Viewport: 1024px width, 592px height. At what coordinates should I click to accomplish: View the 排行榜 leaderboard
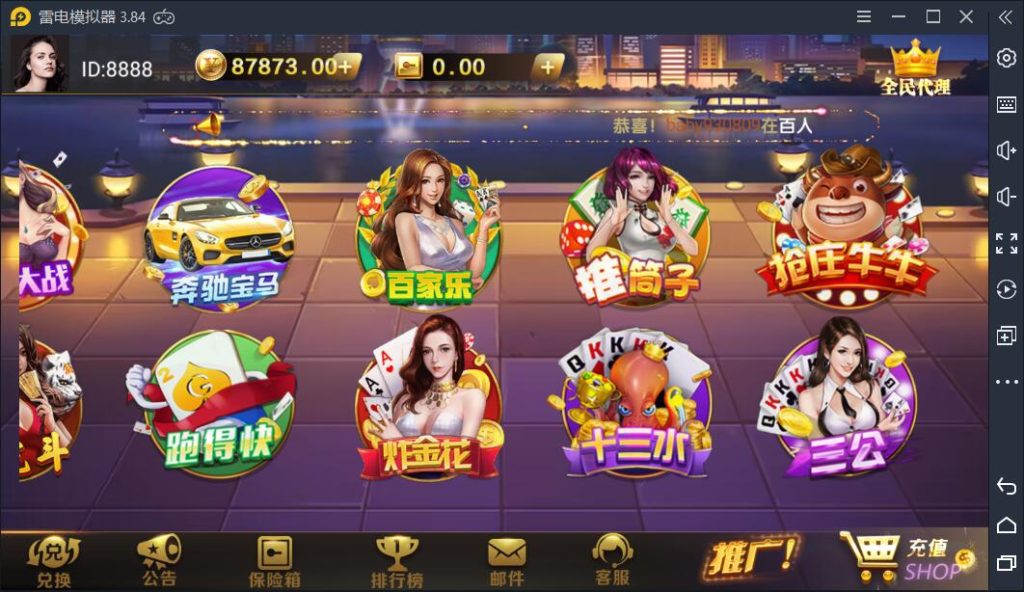point(397,560)
